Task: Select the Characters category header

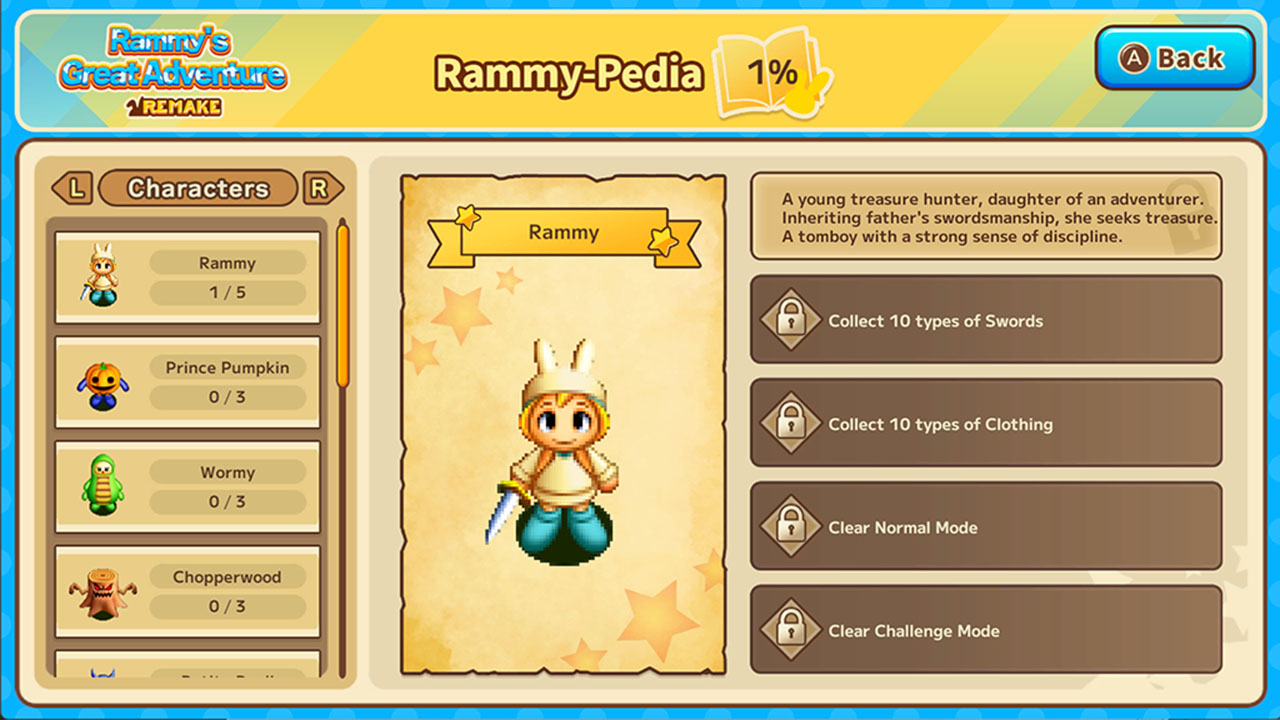Action: pyautogui.click(x=197, y=188)
